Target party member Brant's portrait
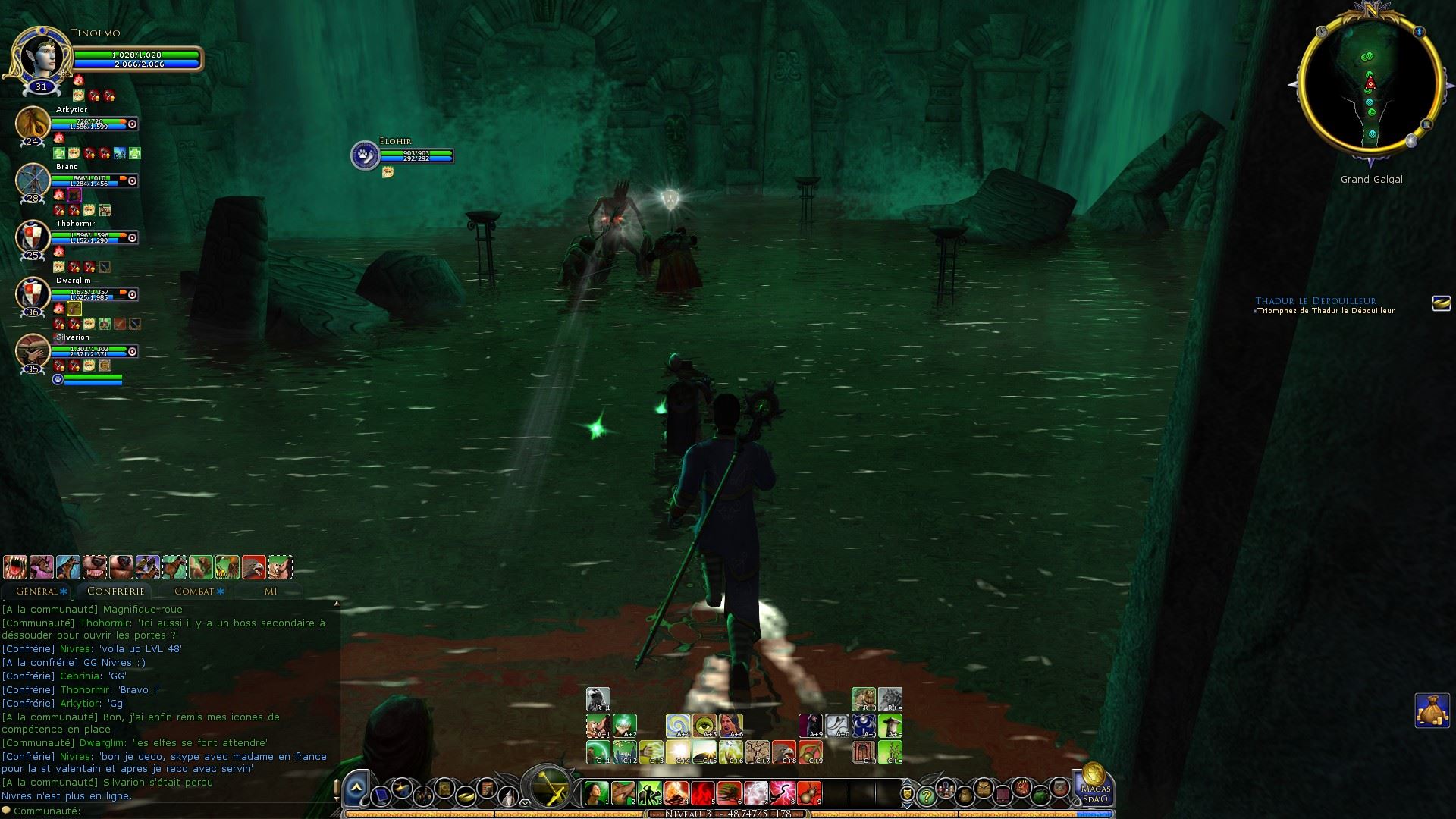Image resolution: width=1456 pixels, height=819 pixels. click(33, 180)
